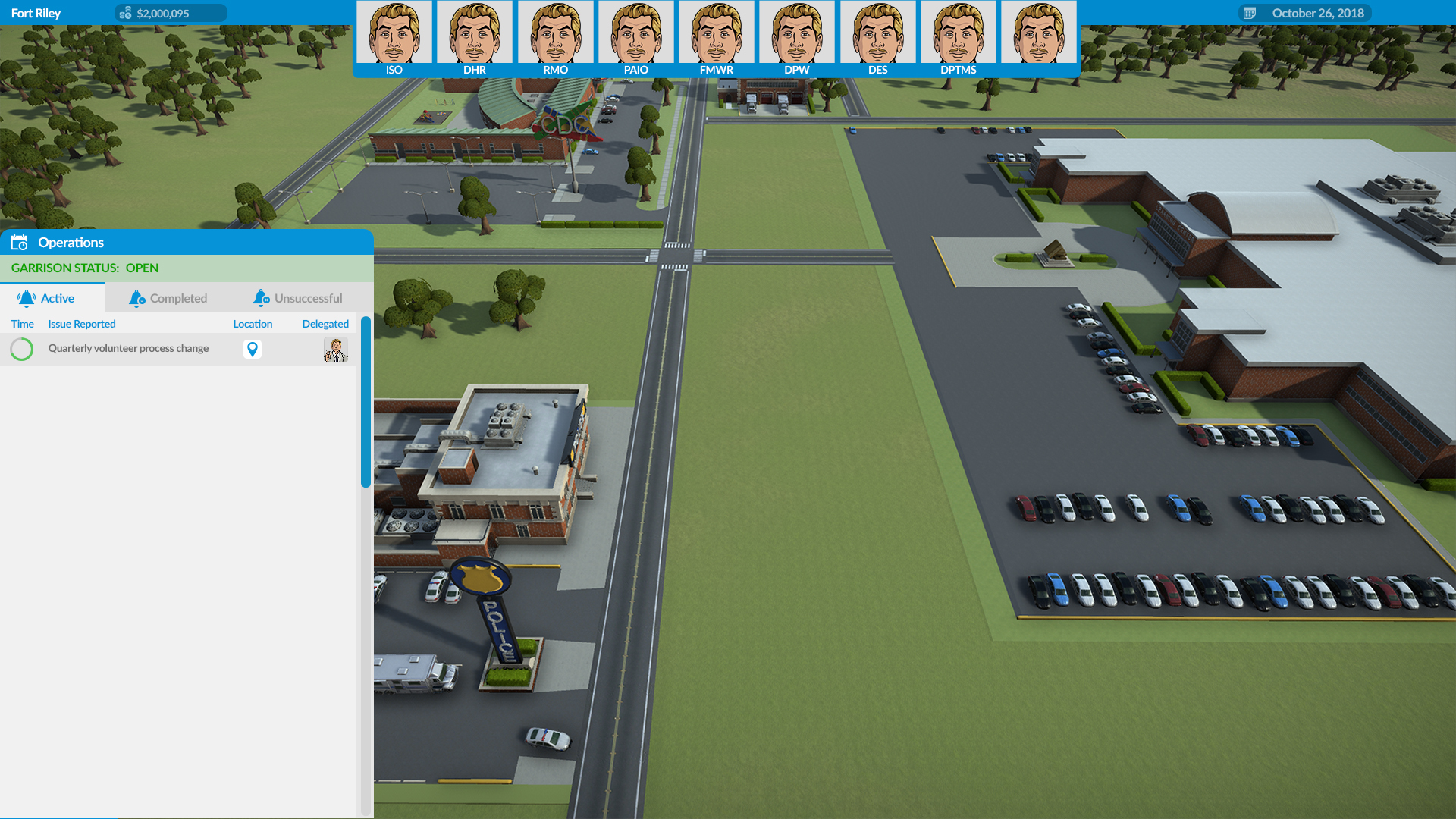Click the issue's location pin icon
The height and width of the screenshot is (819, 1456).
pos(253,349)
